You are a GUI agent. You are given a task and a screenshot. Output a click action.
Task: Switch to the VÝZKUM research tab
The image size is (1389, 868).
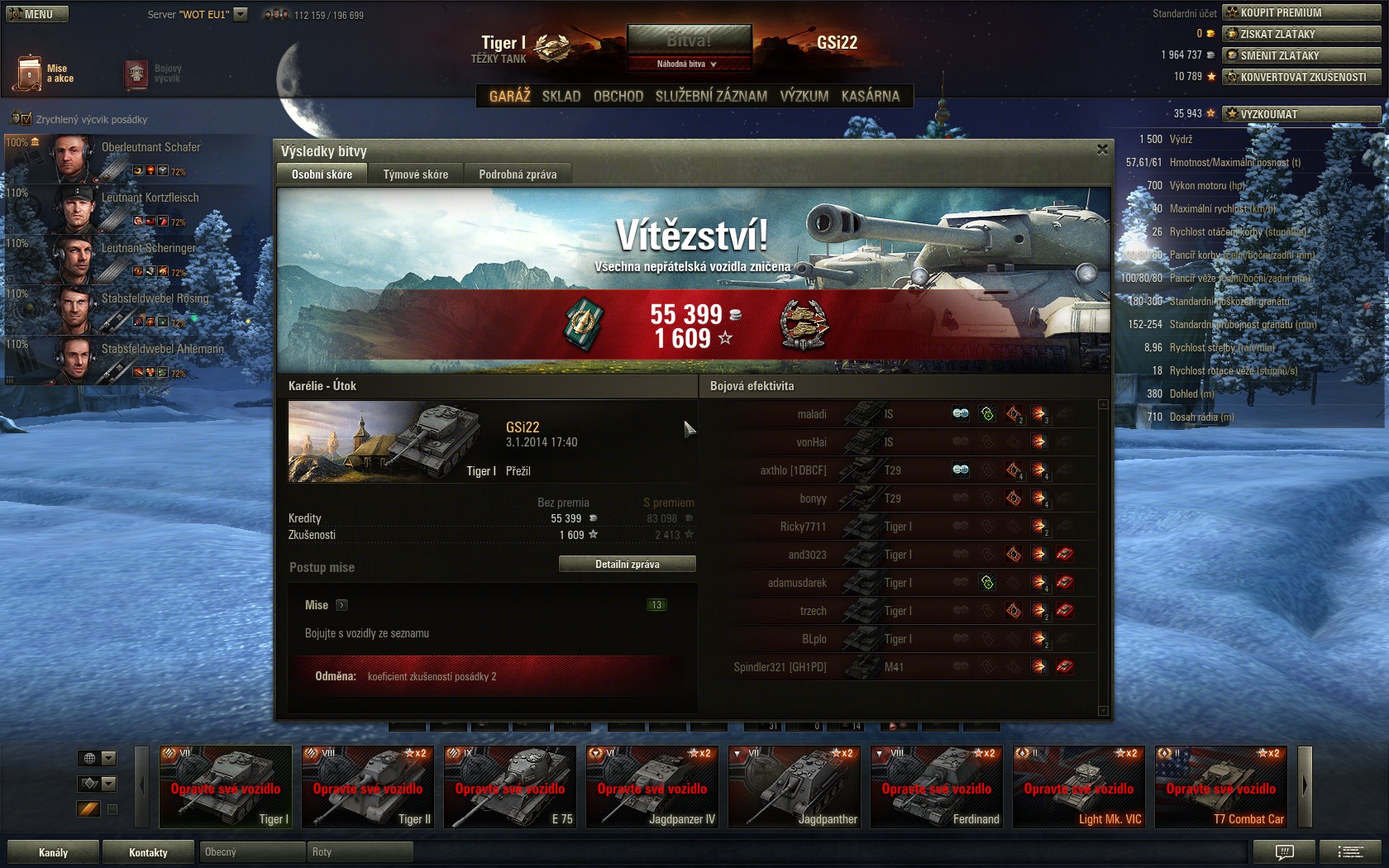(804, 96)
